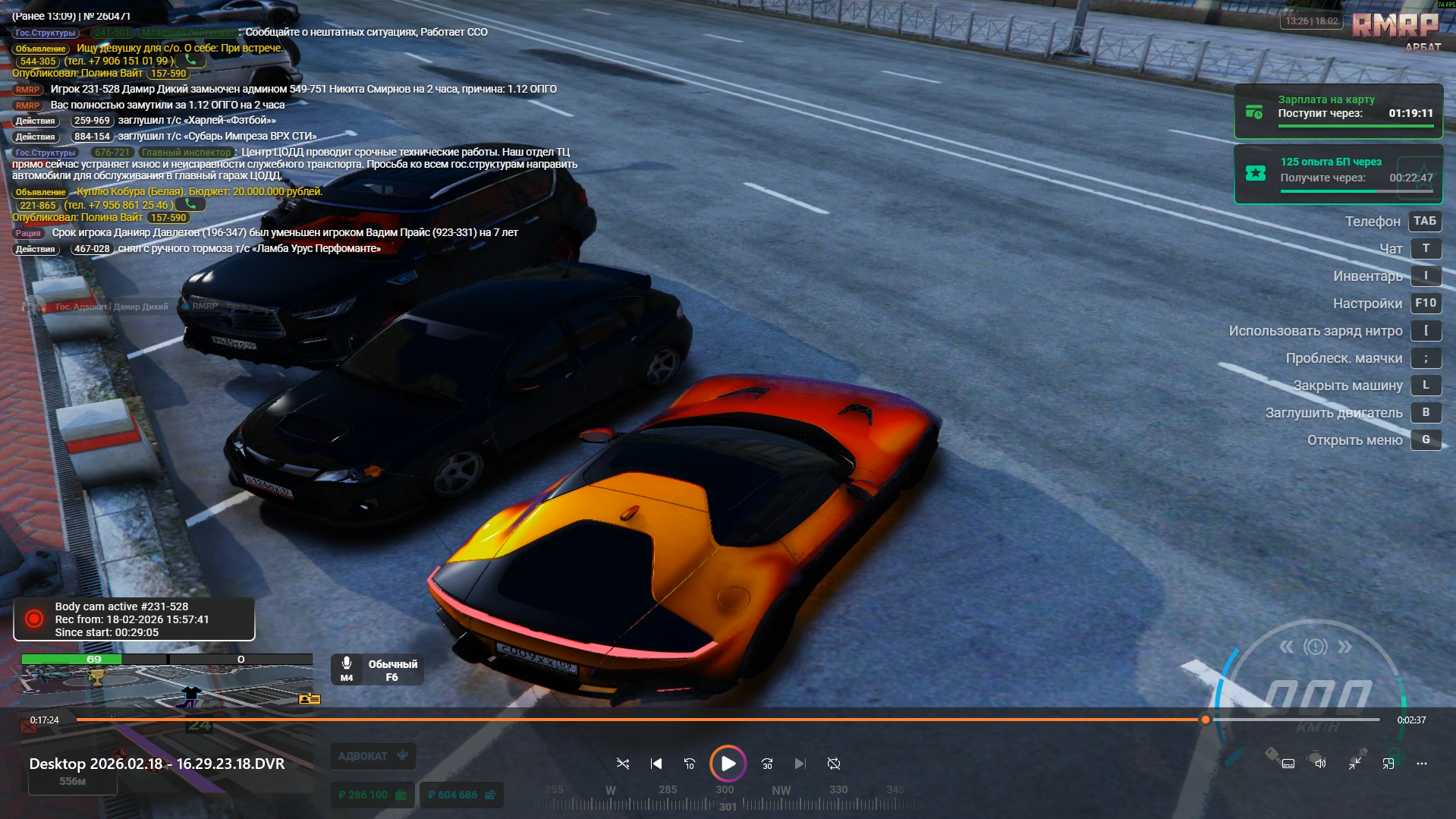Call the number in the 221-865 advert
The image size is (1456, 819).
click(x=190, y=204)
